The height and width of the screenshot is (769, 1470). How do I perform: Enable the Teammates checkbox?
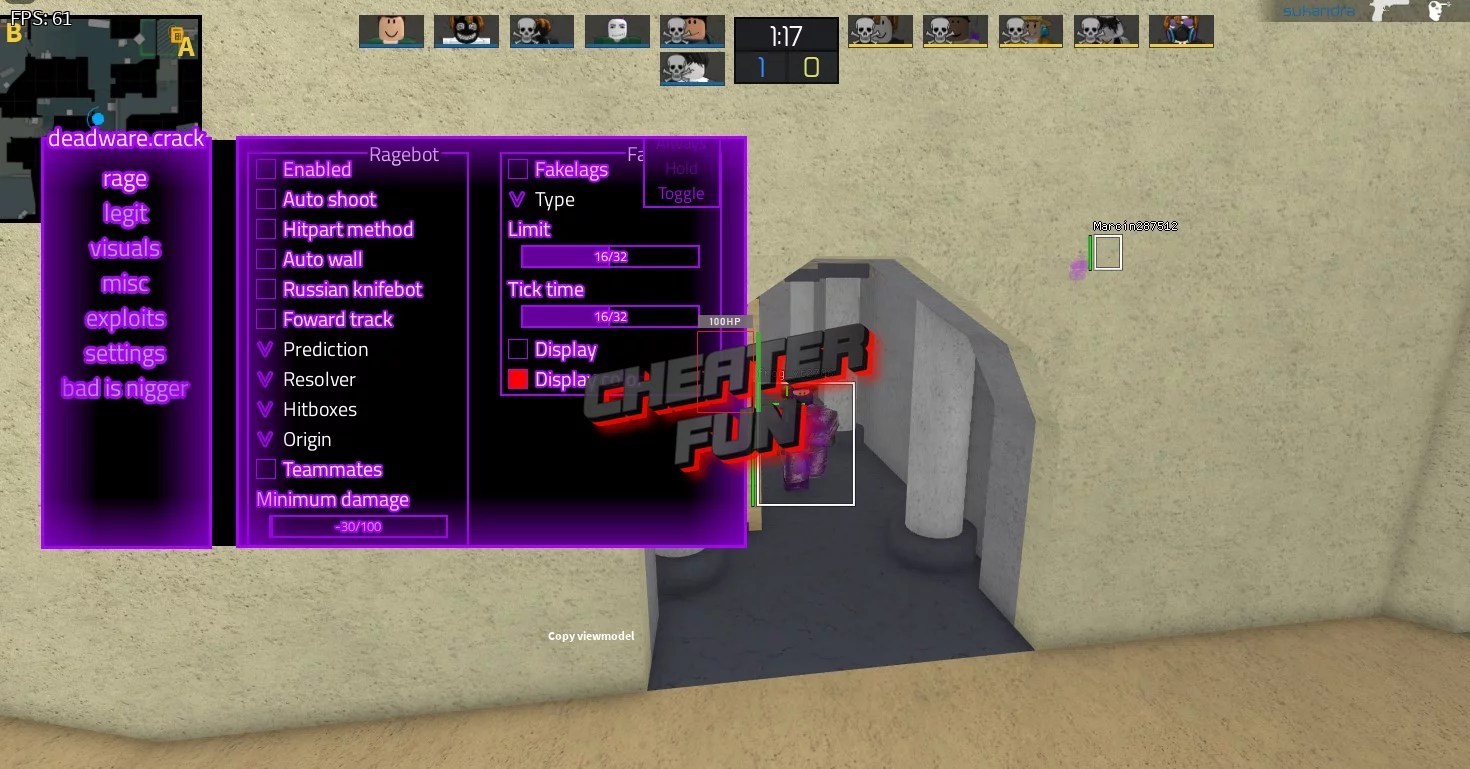coord(266,469)
